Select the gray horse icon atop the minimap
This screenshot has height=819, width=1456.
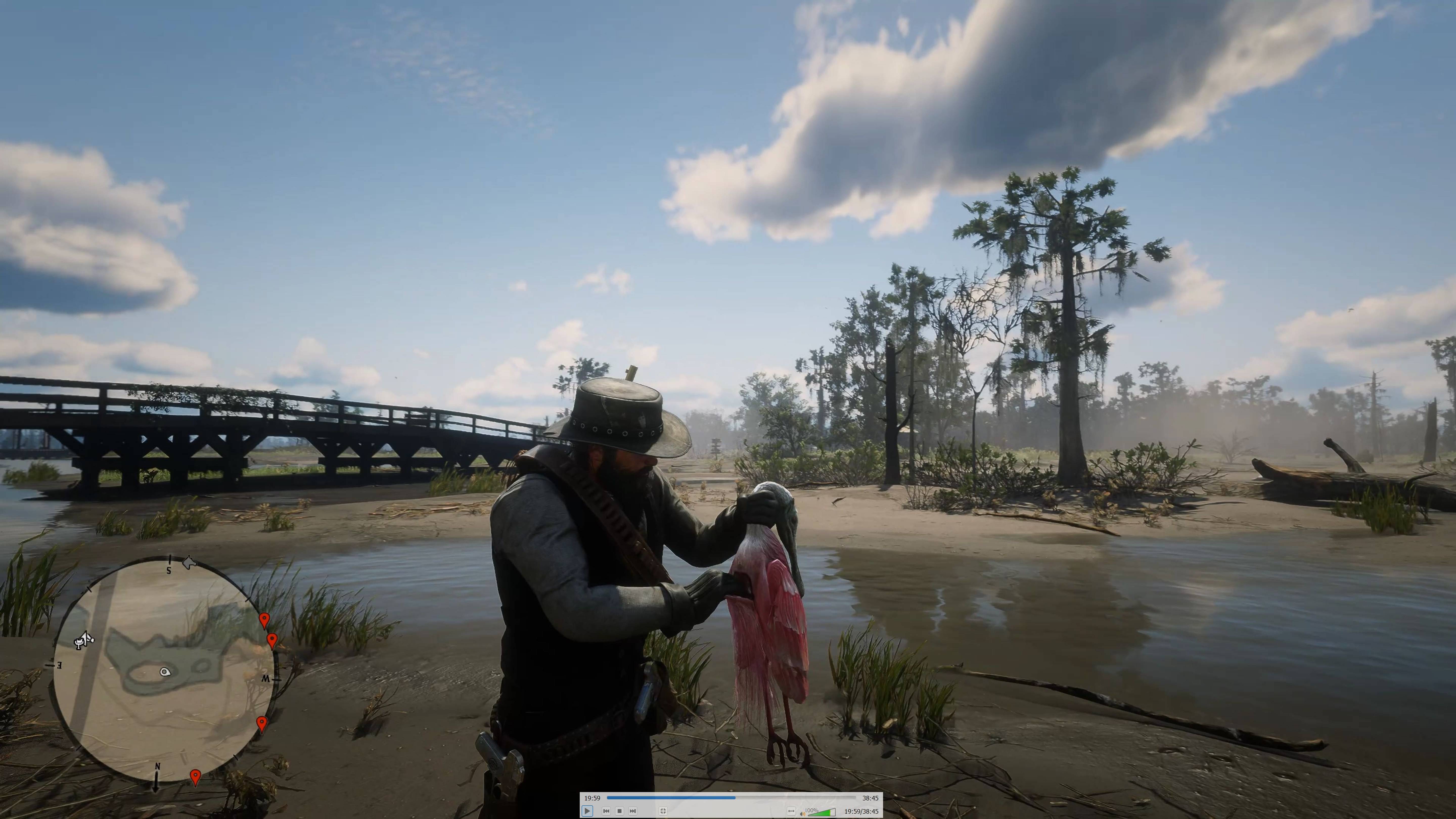pyautogui.click(x=189, y=562)
